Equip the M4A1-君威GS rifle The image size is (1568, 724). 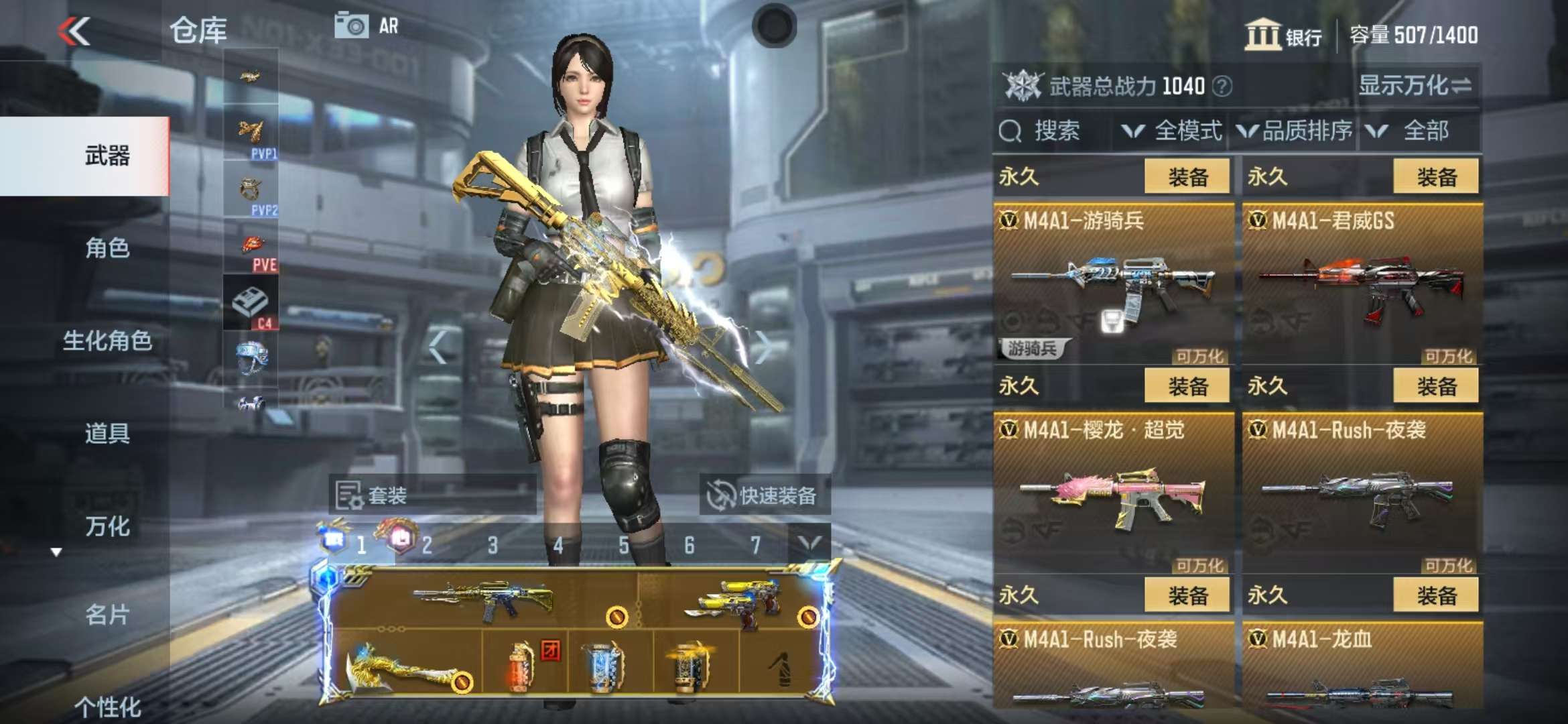1435,177
